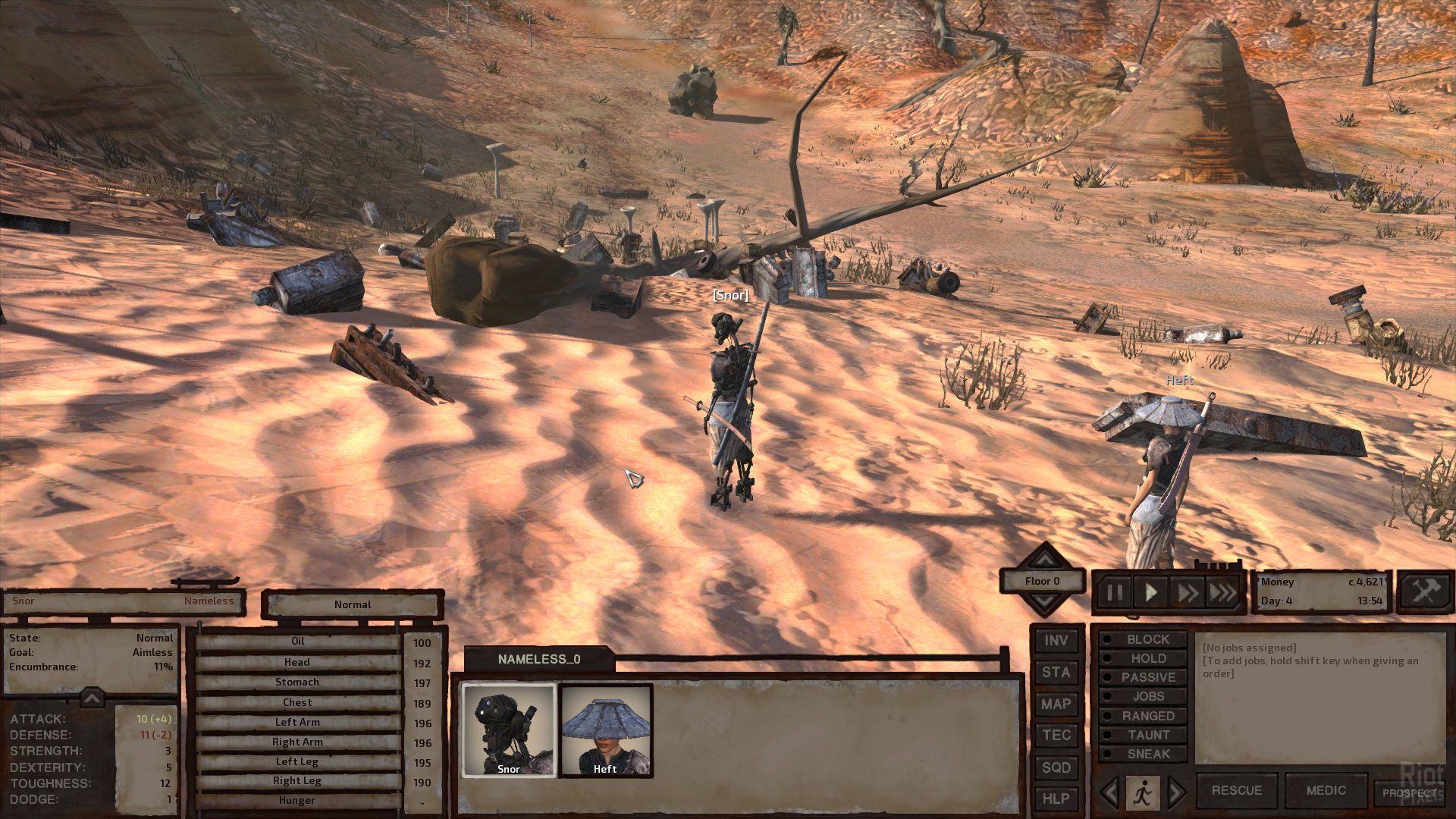The image size is (1456, 819).
Task: Open the STA stats panel
Action: (1056, 673)
